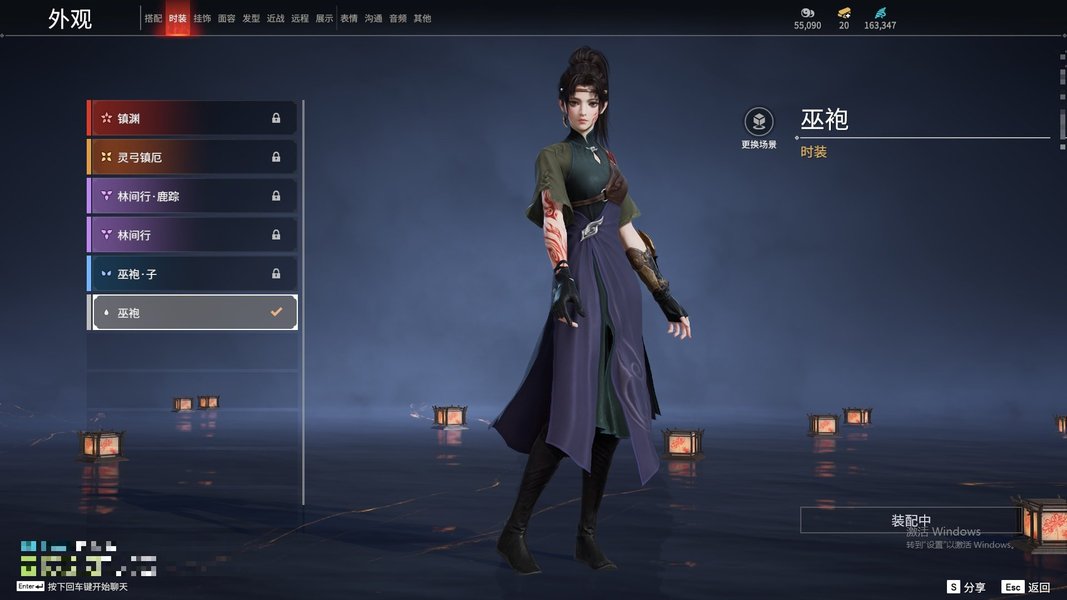Select the 时装 tab
The height and width of the screenshot is (600, 1067).
click(x=177, y=19)
